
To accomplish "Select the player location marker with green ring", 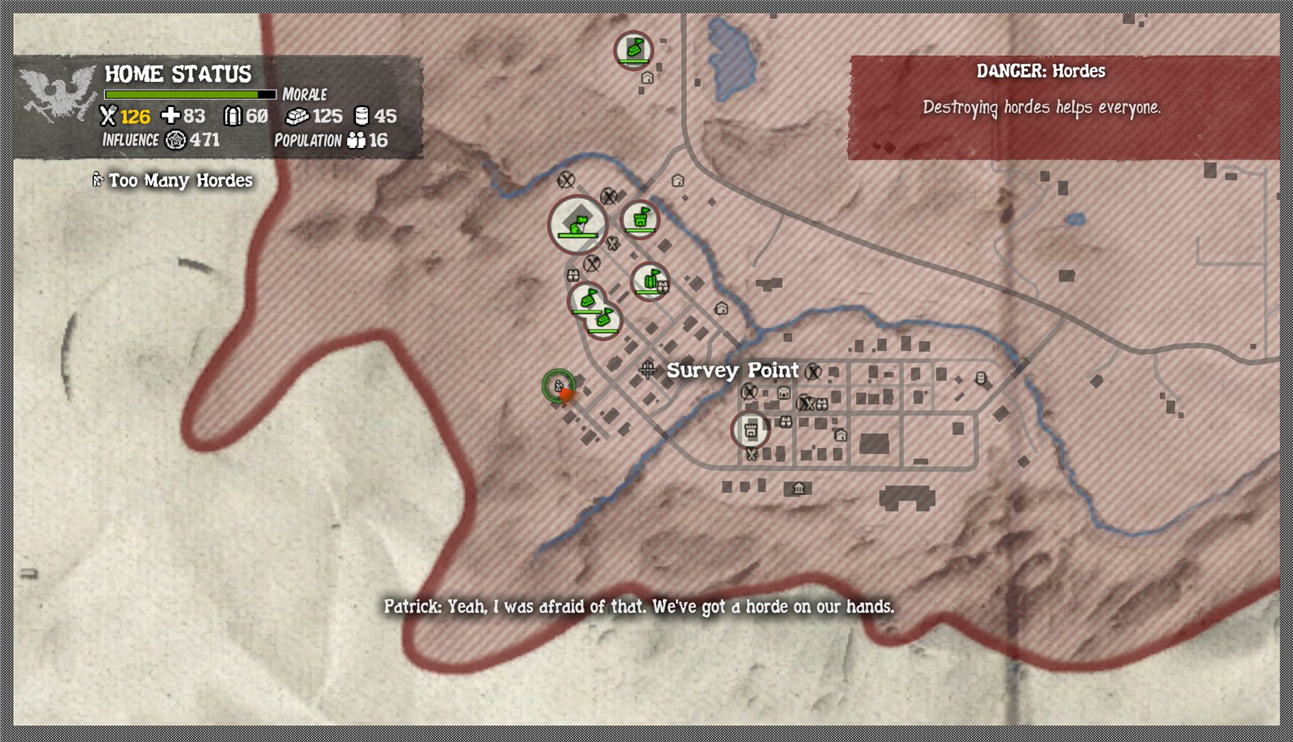I will coord(559,385).
